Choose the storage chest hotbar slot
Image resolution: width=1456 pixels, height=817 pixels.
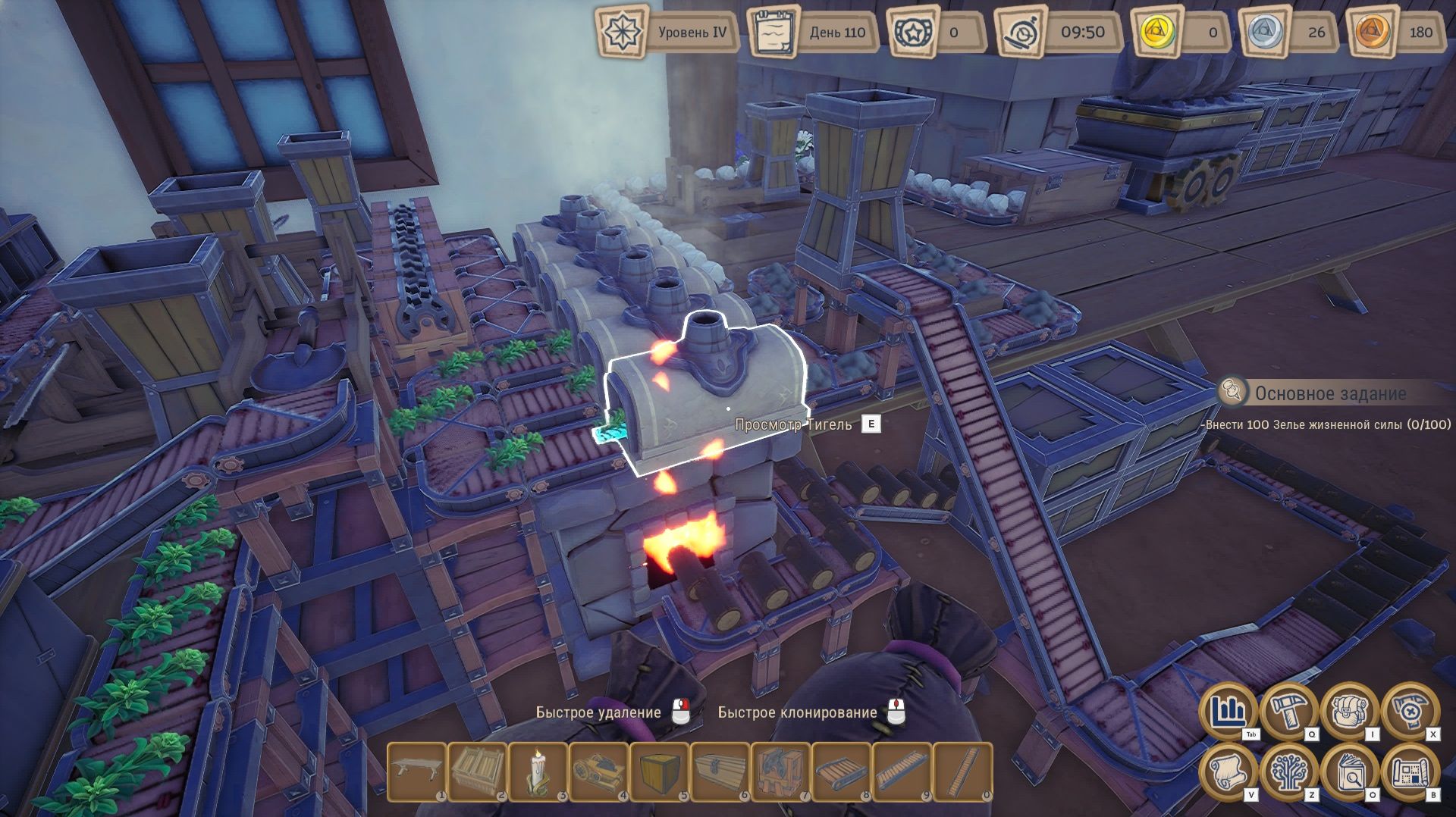[x=720, y=771]
